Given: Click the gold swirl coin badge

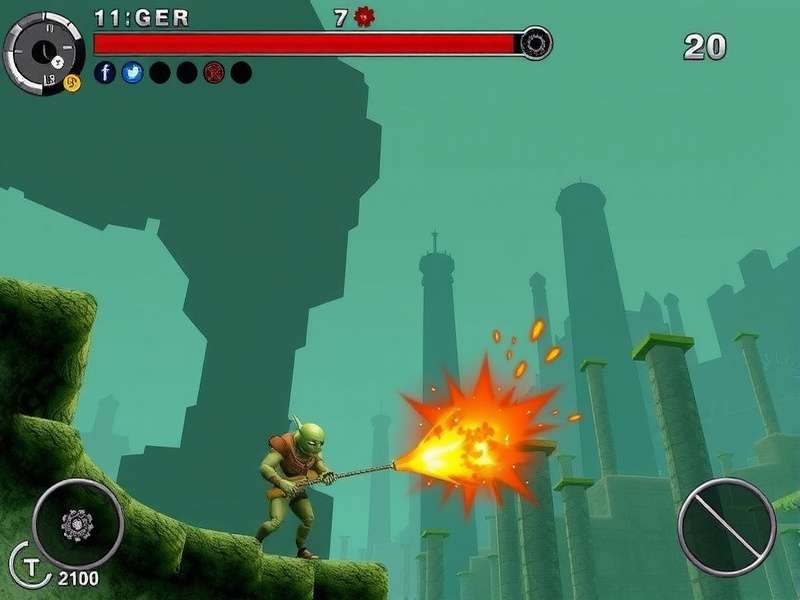Looking at the screenshot, I should (x=72, y=83).
